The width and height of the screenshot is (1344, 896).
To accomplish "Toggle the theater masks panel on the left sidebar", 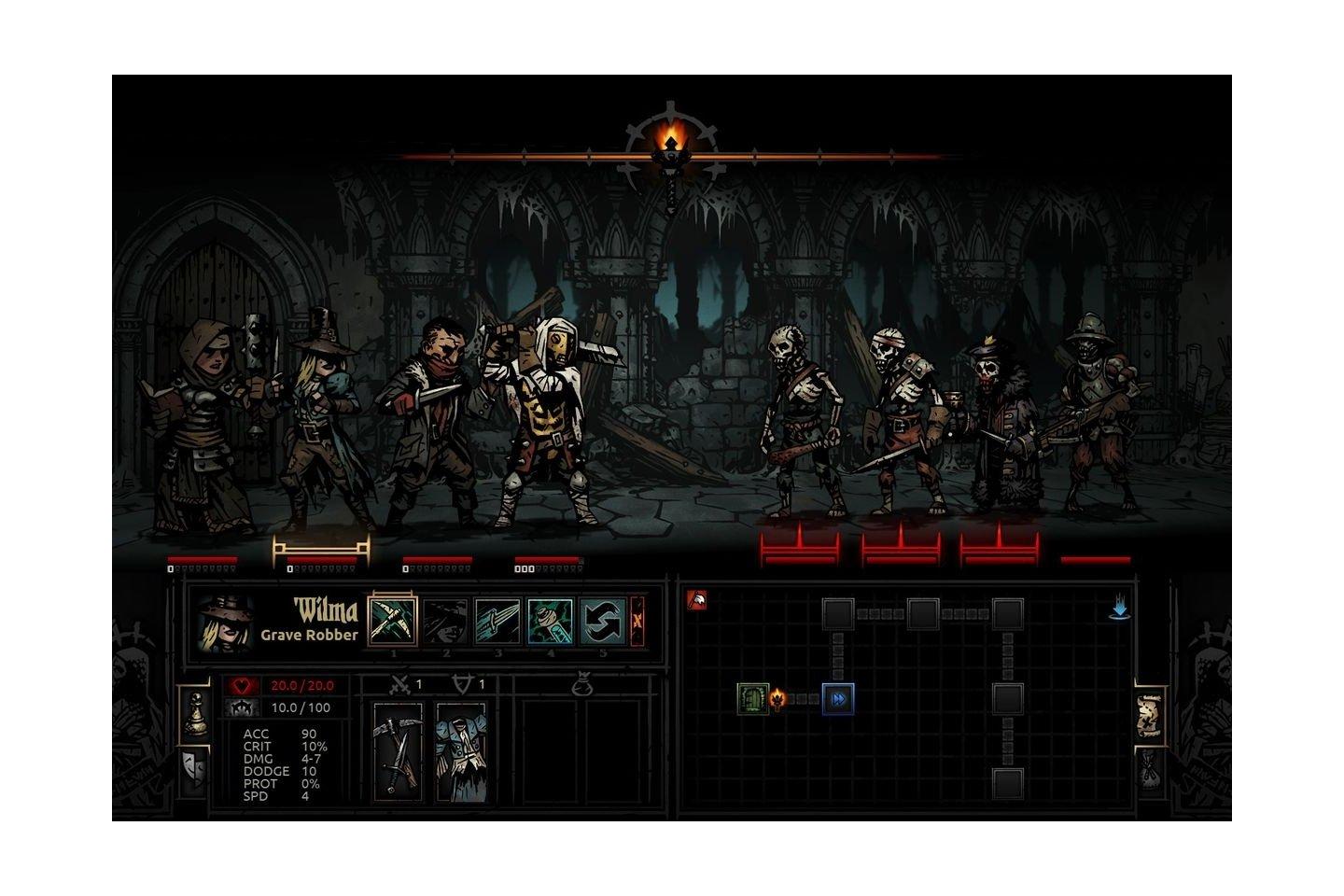I will pos(195,768).
